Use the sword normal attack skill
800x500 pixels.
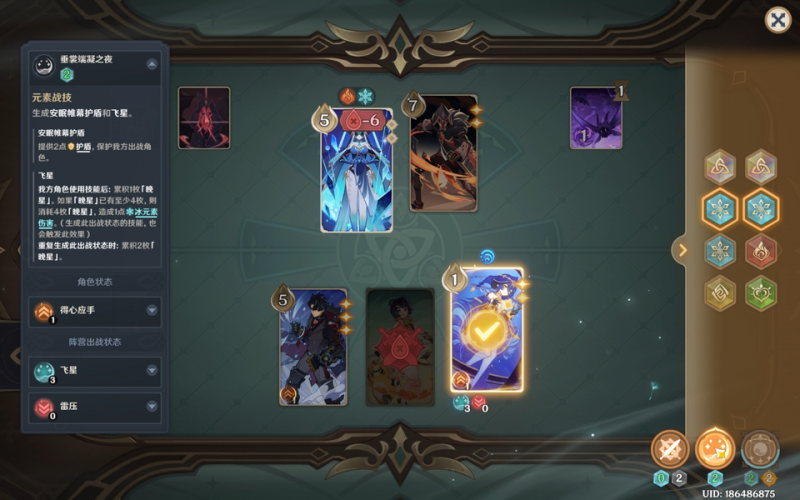[x=669, y=449]
